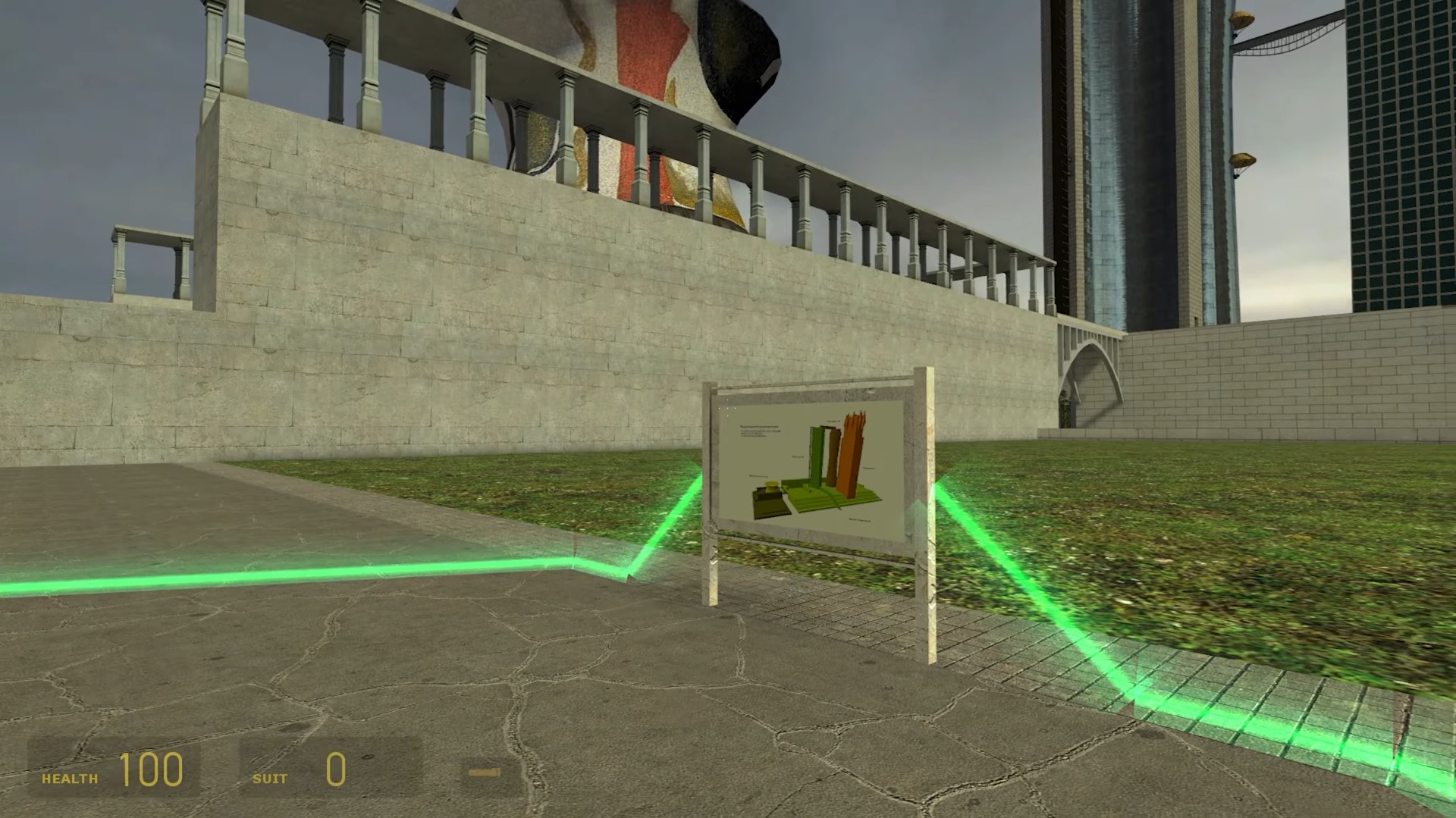Click the yellow cylinder model on the billboard chart
This screenshot has width=1456, height=818.
point(770,486)
